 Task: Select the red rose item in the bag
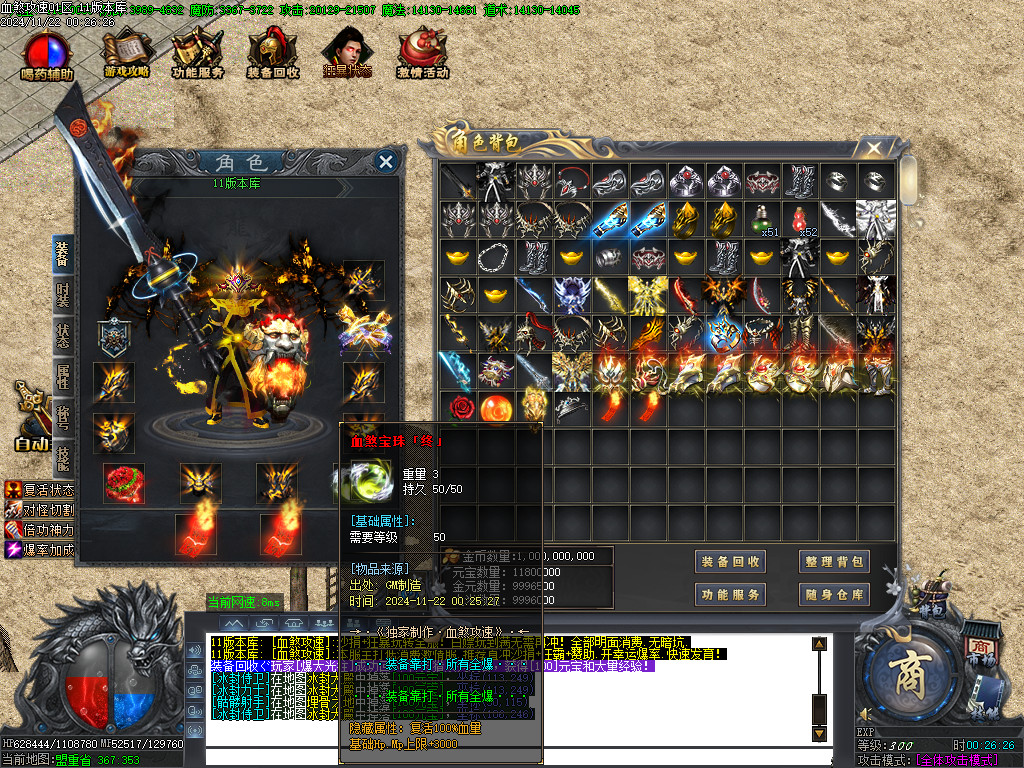[x=459, y=408]
